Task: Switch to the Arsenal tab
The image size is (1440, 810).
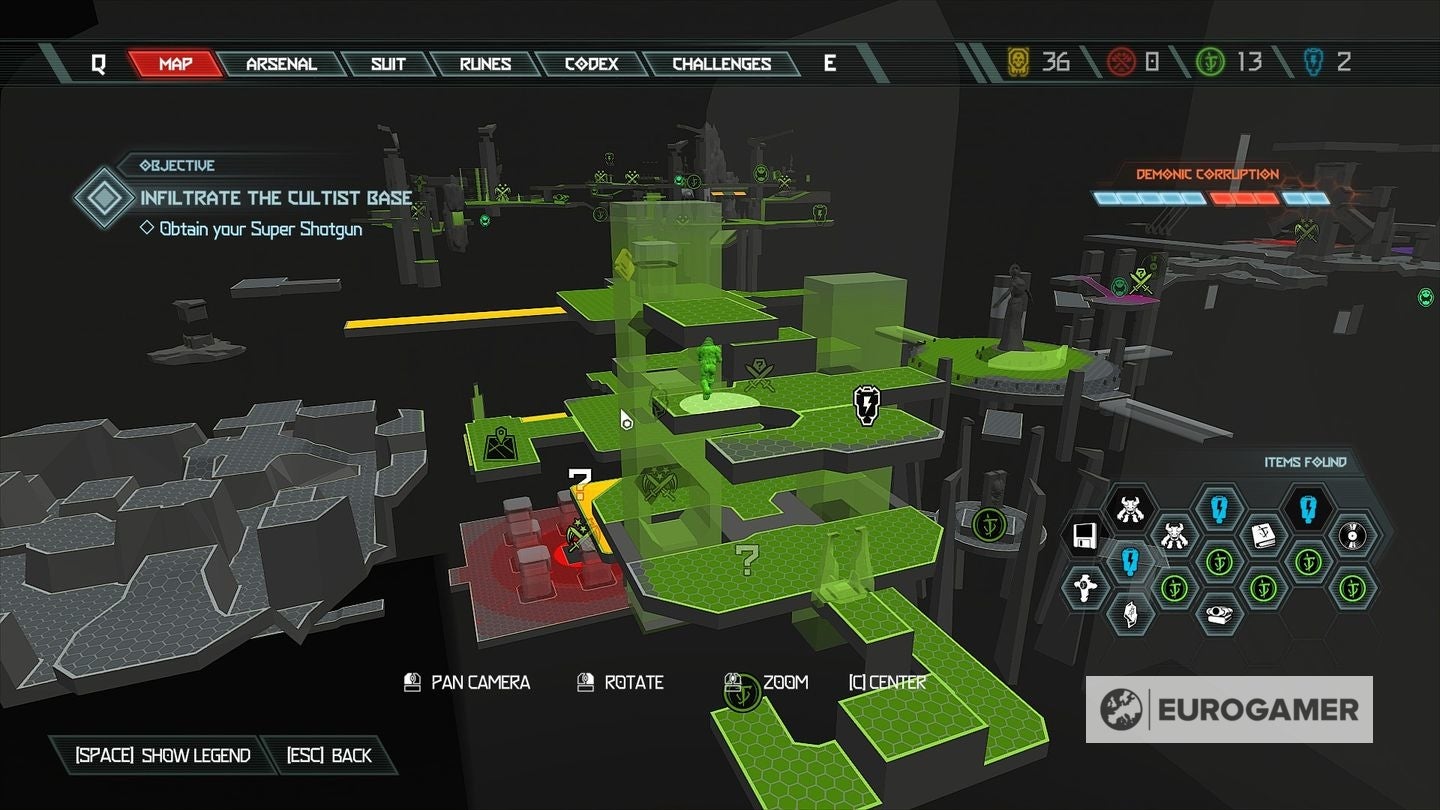Action: click(x=281, y=64)
